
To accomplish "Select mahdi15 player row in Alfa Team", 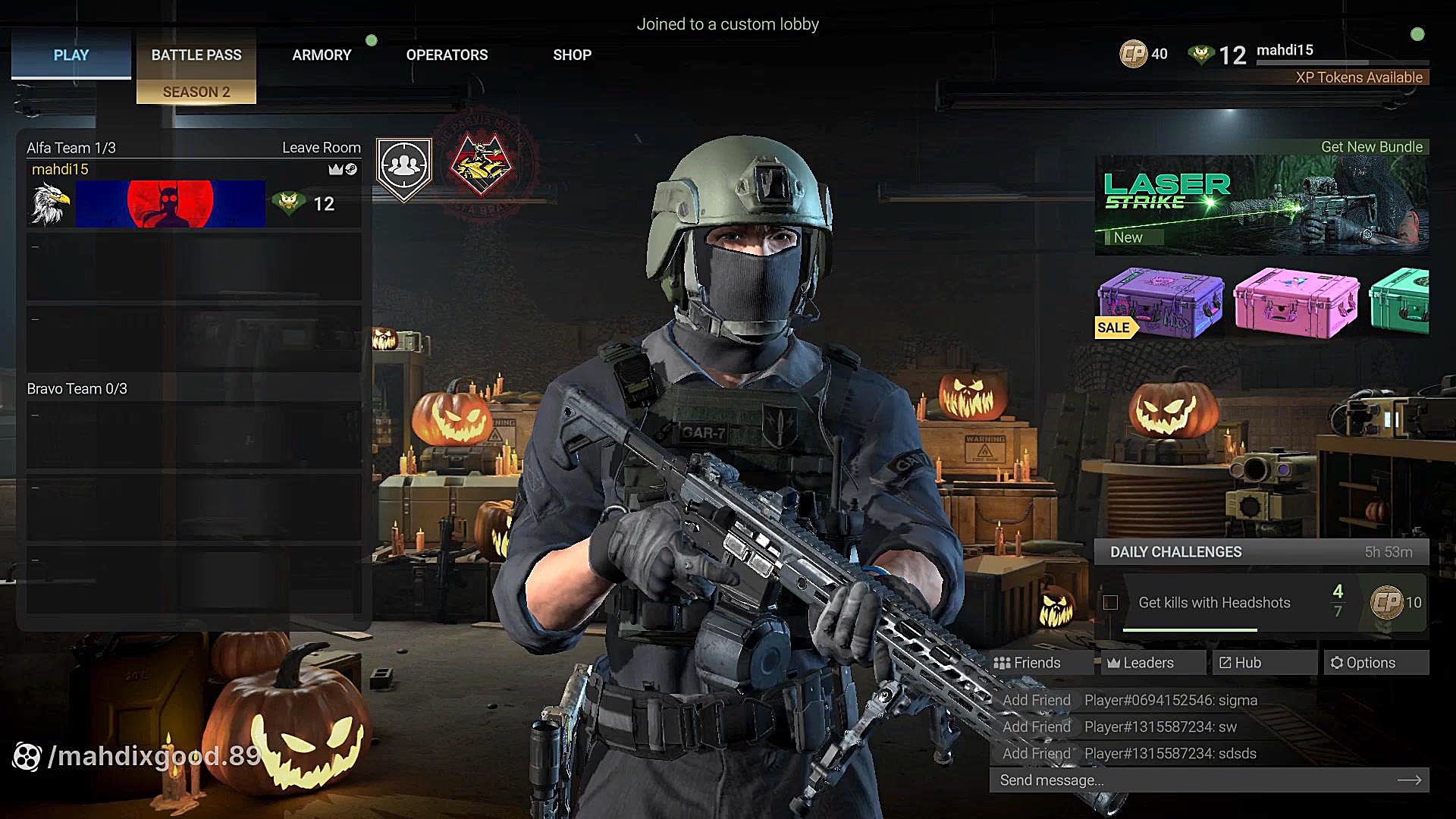I will click(193, 196).
